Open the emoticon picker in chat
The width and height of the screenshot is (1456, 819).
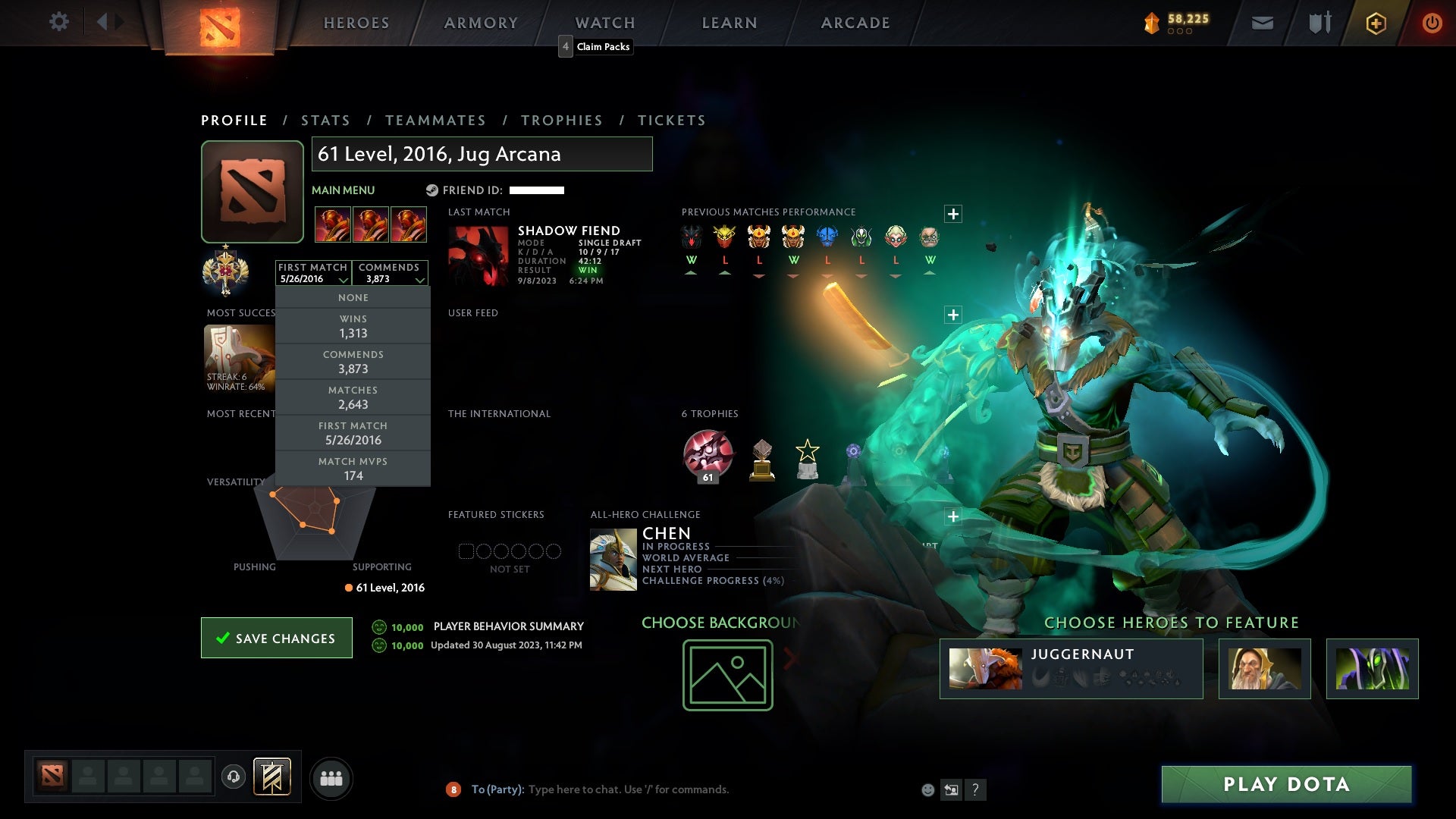click(x=928, y=789)
